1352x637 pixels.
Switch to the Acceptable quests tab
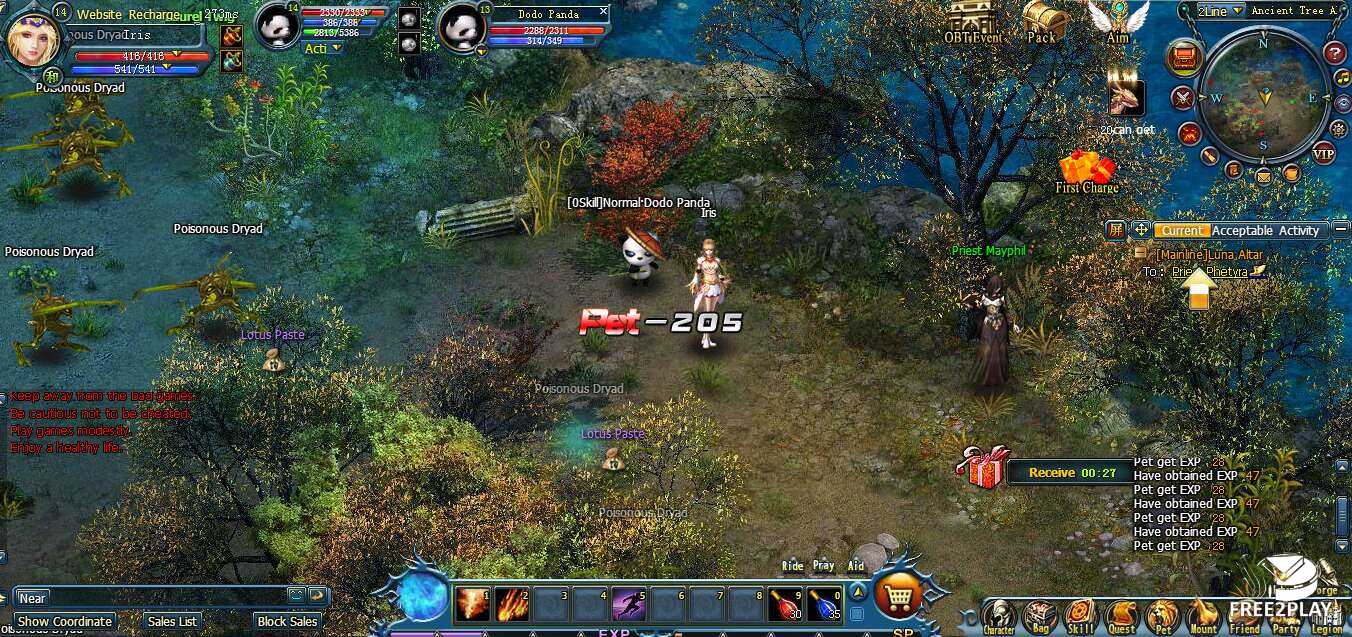point(1243,231)
